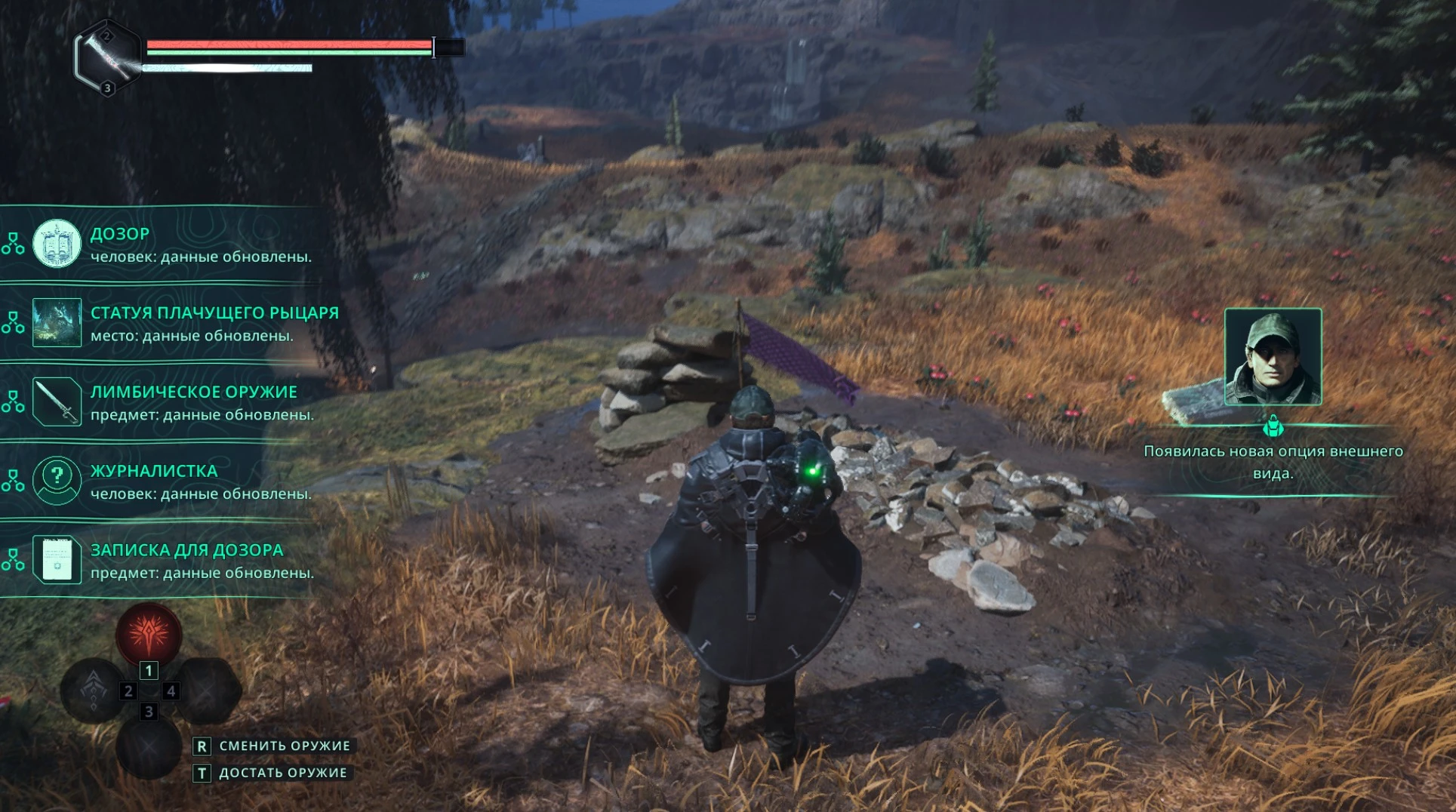Pick the bottom ability slot numbered 3
The width and height of the screenshot is (1456, 812).
(x=149, y=746)
